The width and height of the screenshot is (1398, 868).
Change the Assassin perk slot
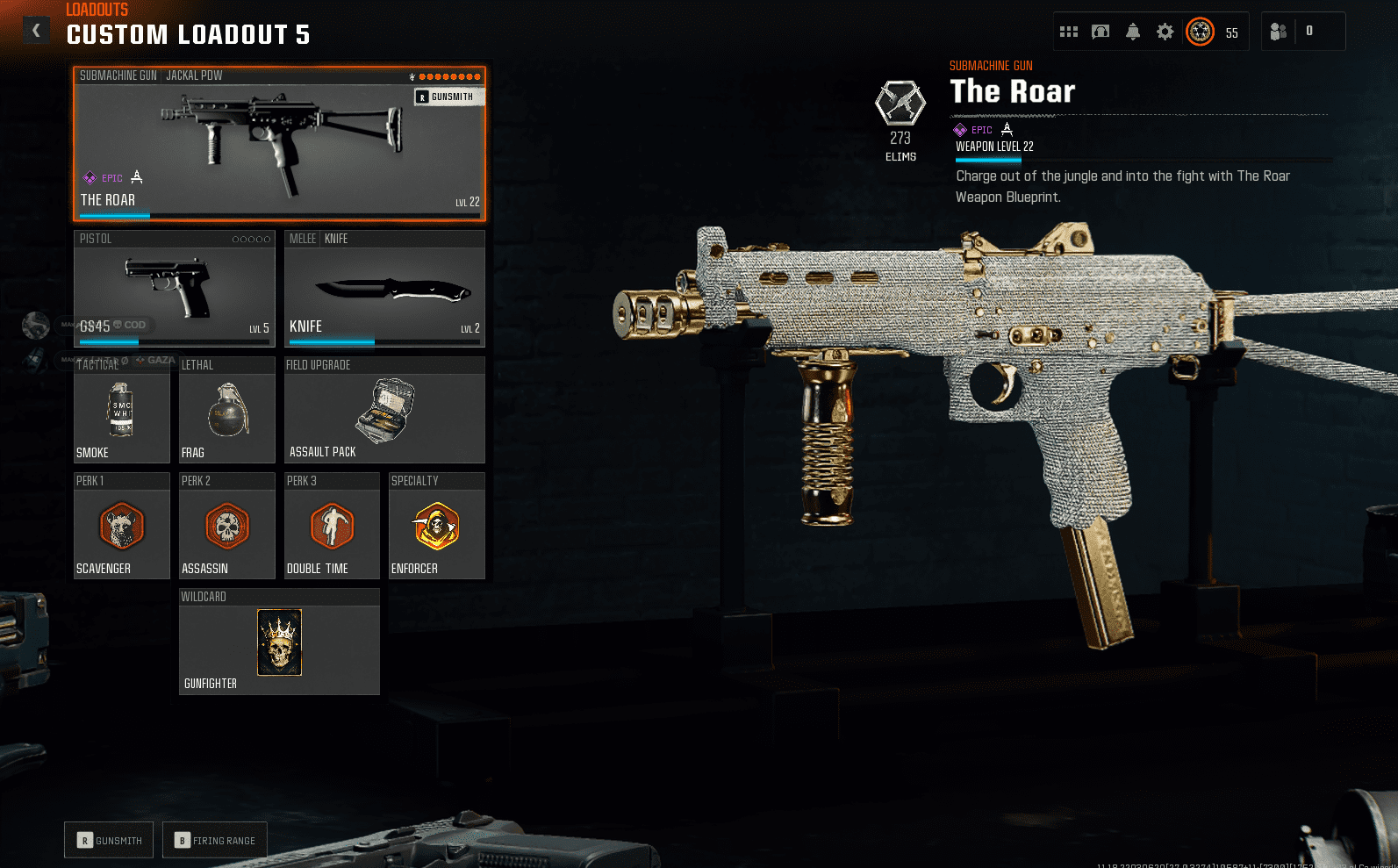tap(226, 526)
